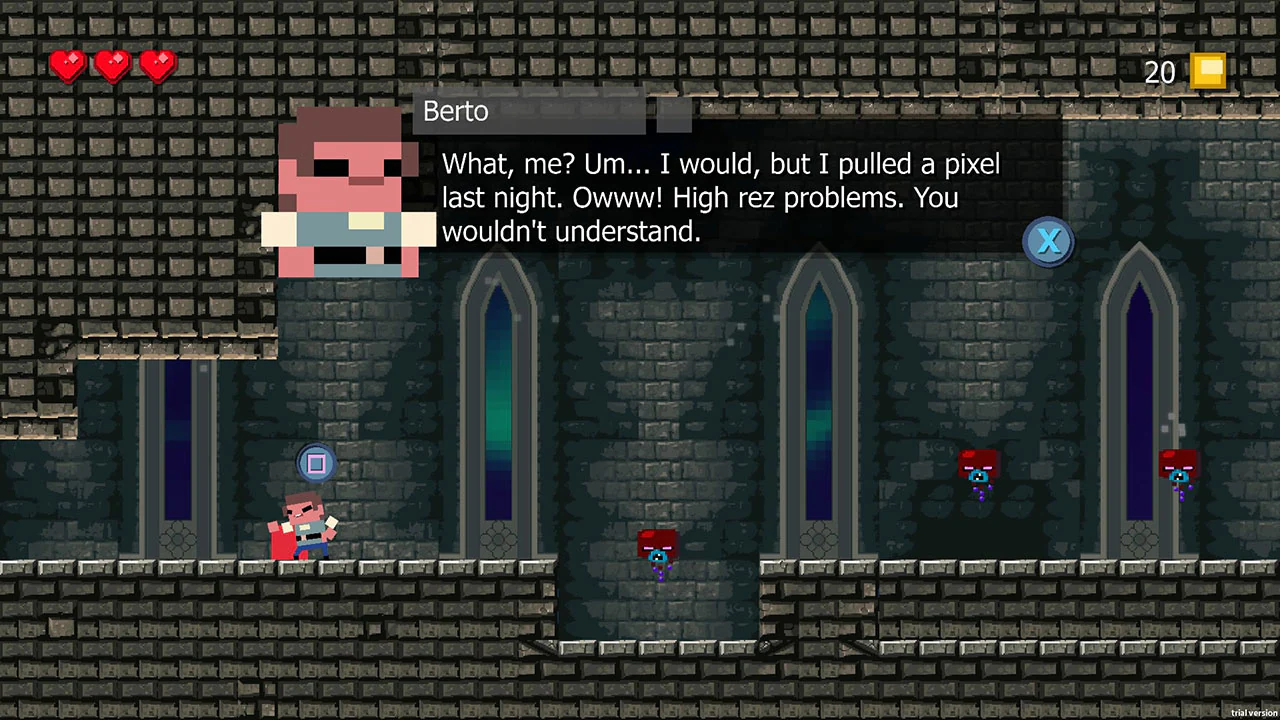
Task: Toggle the dialogue box visibility via the X badge
Action: click(x=1048, y=241)
